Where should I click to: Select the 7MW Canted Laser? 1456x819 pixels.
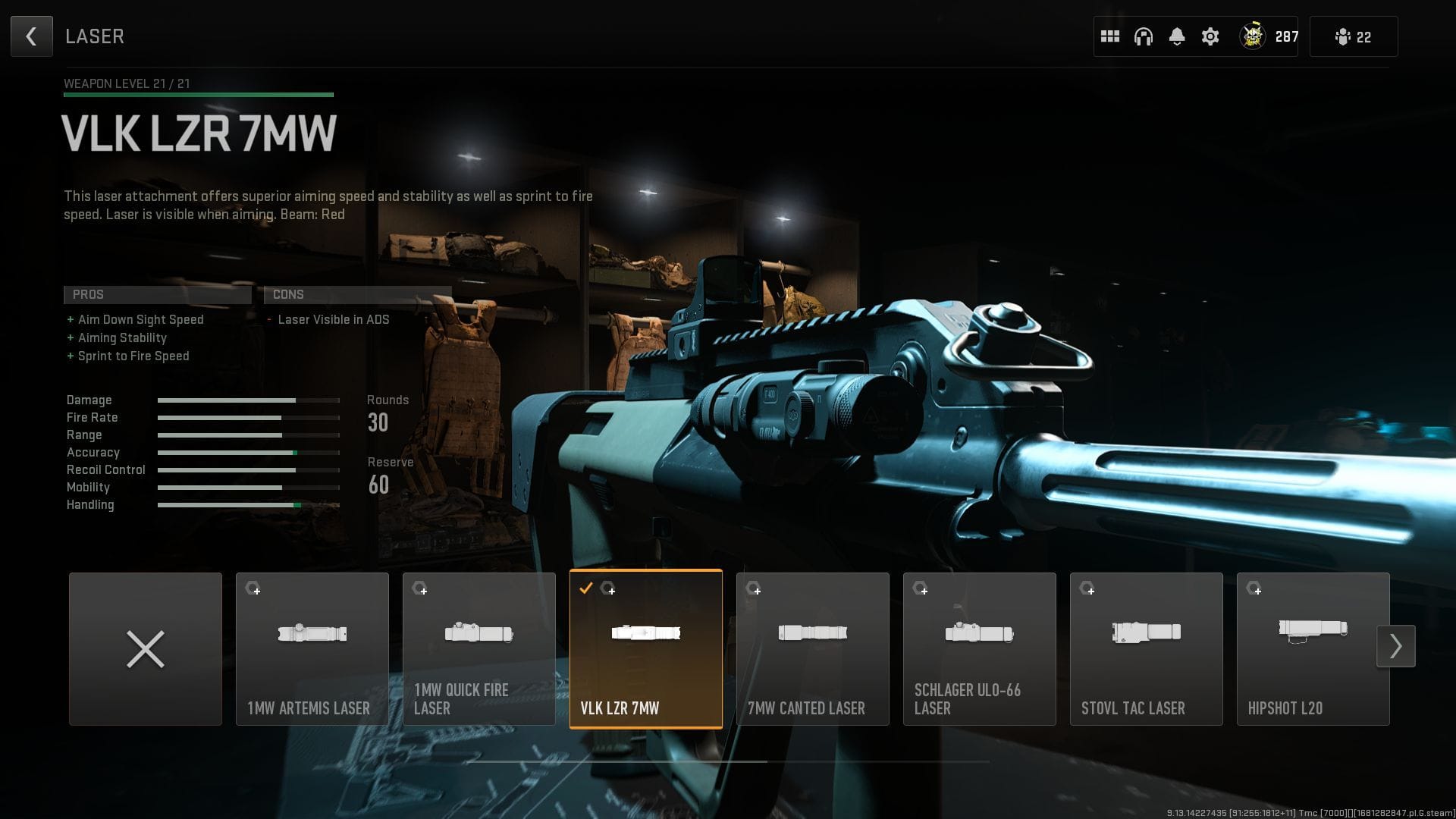(812, 648)
